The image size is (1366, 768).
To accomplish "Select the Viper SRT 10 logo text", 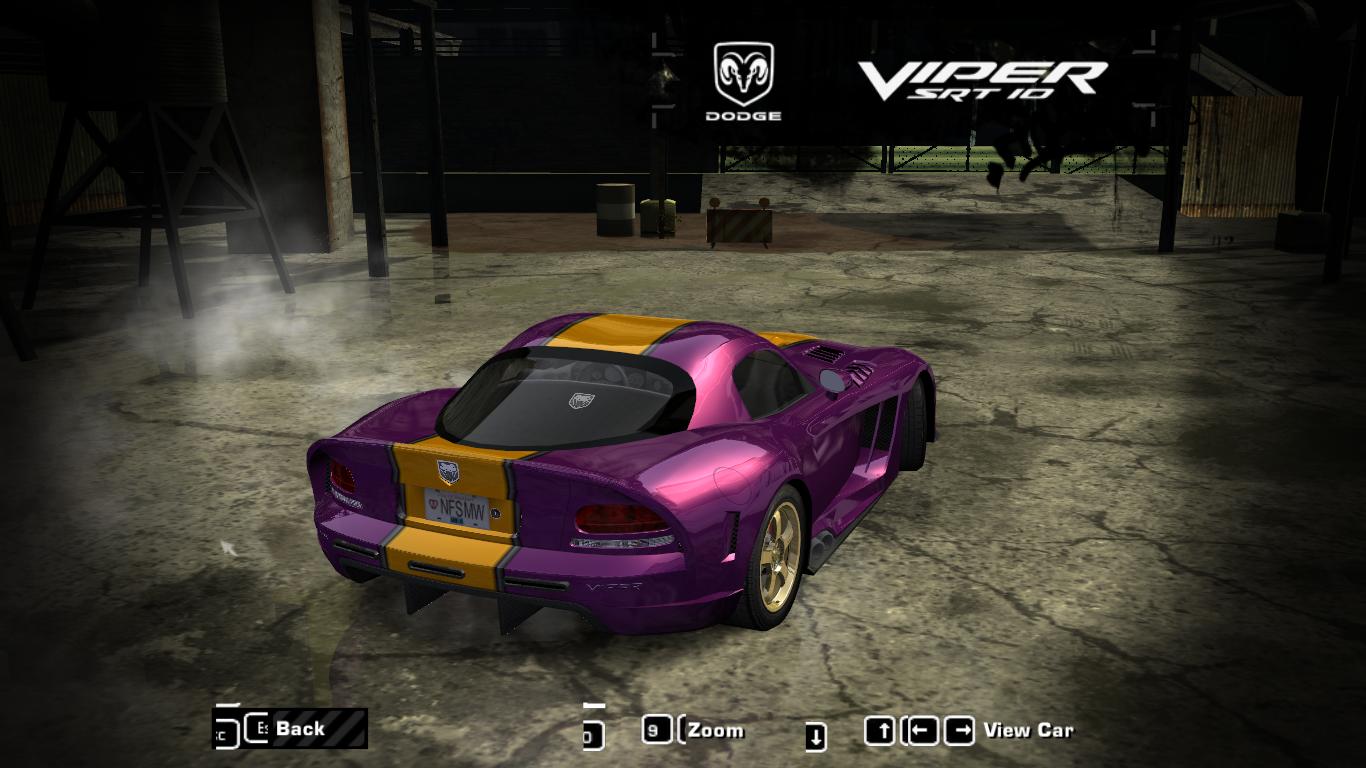I will 985,80.
